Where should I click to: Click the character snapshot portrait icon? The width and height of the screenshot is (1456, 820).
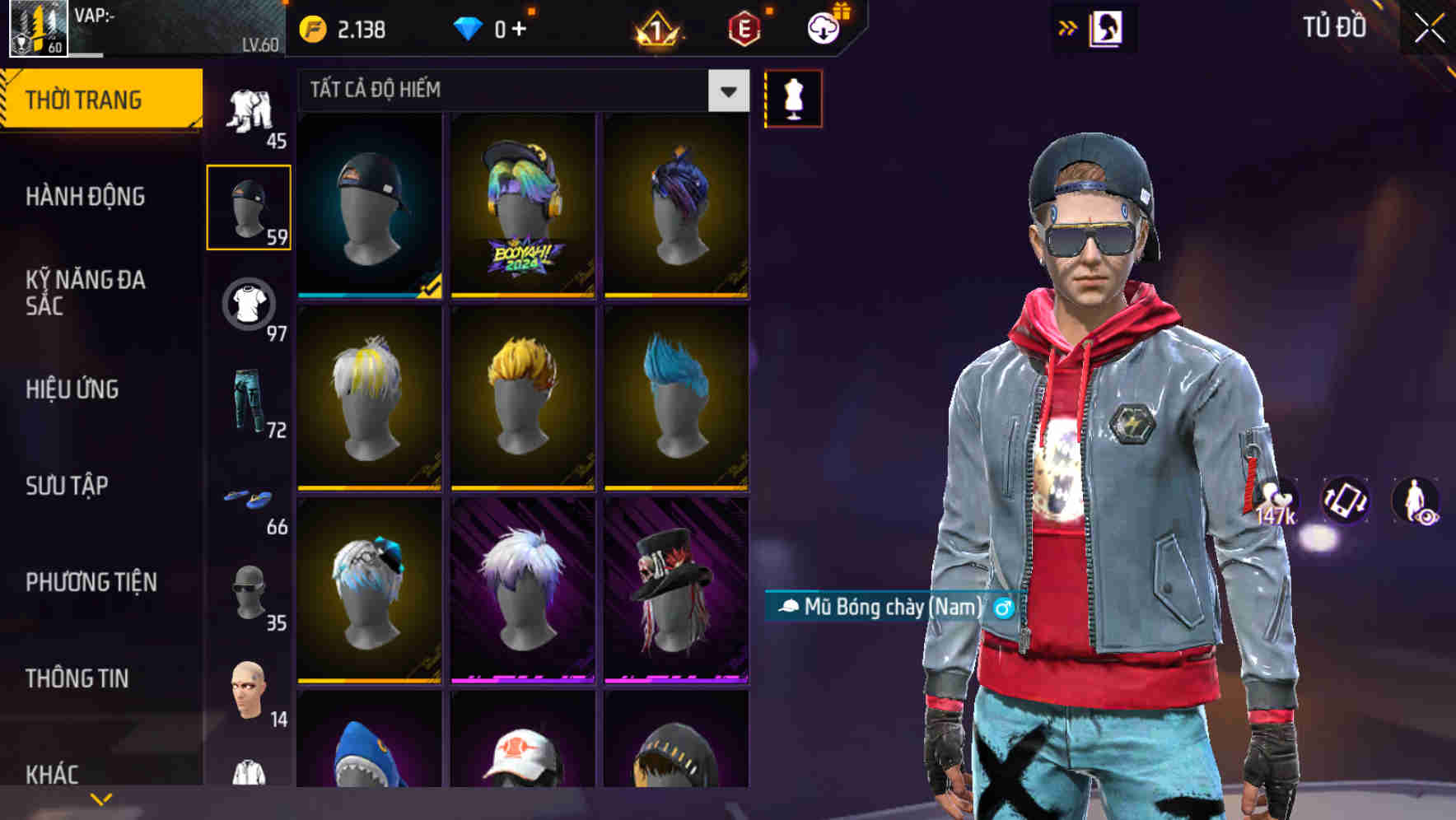tap(1108, 27)
